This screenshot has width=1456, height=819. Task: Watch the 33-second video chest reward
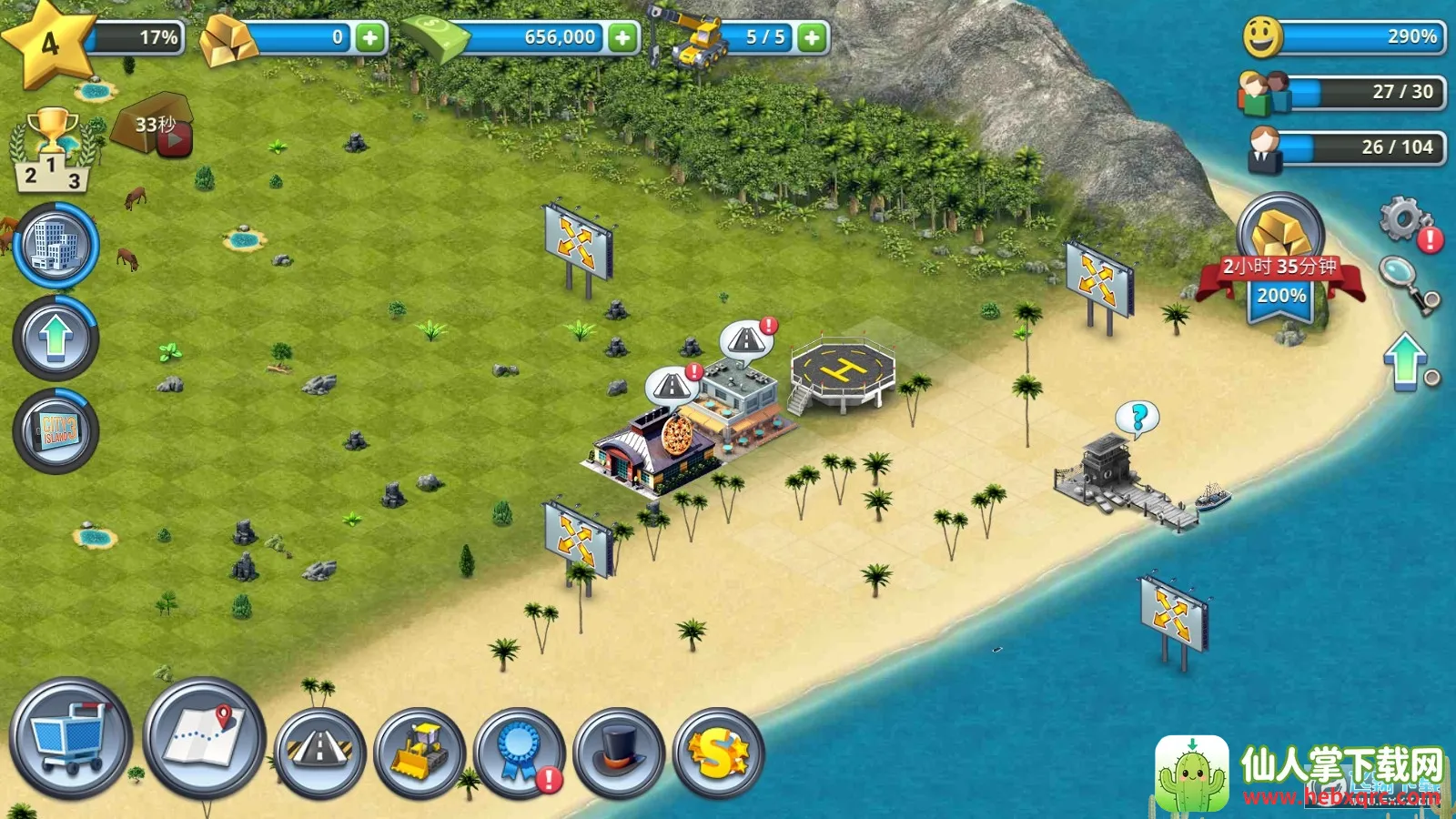coord(155,126)
